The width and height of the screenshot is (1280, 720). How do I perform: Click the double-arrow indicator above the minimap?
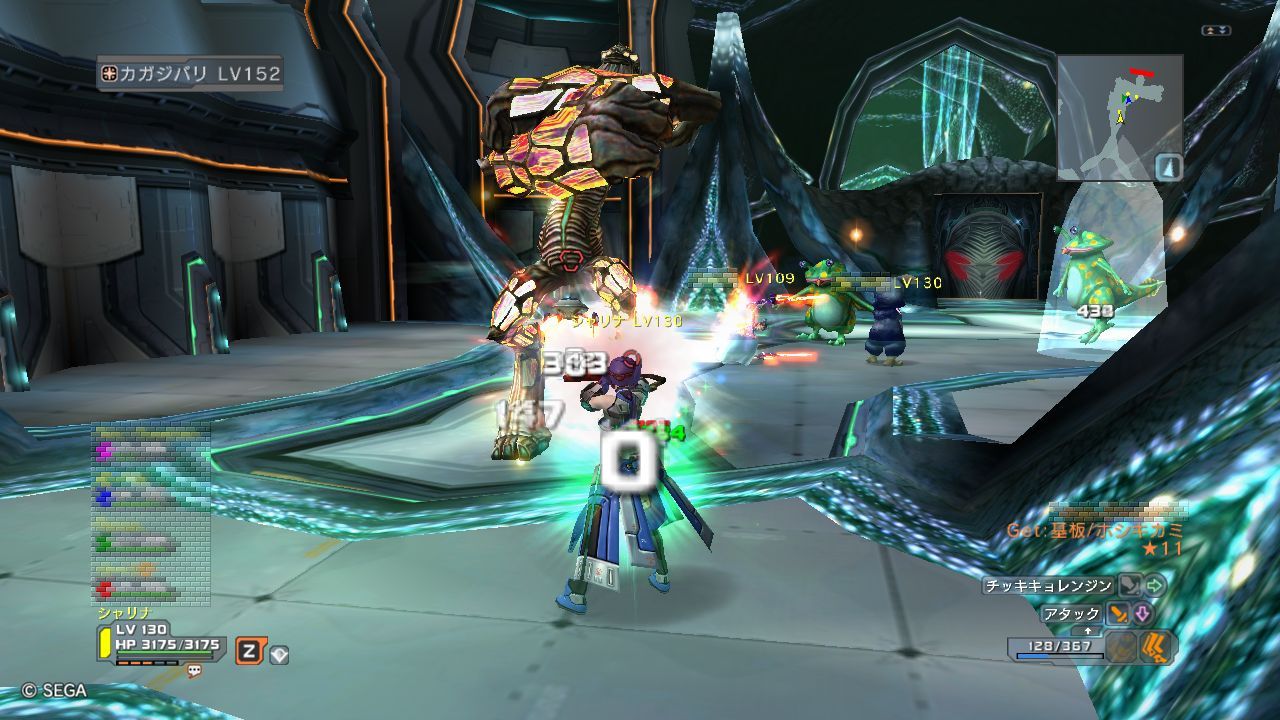click(1216, 31)
